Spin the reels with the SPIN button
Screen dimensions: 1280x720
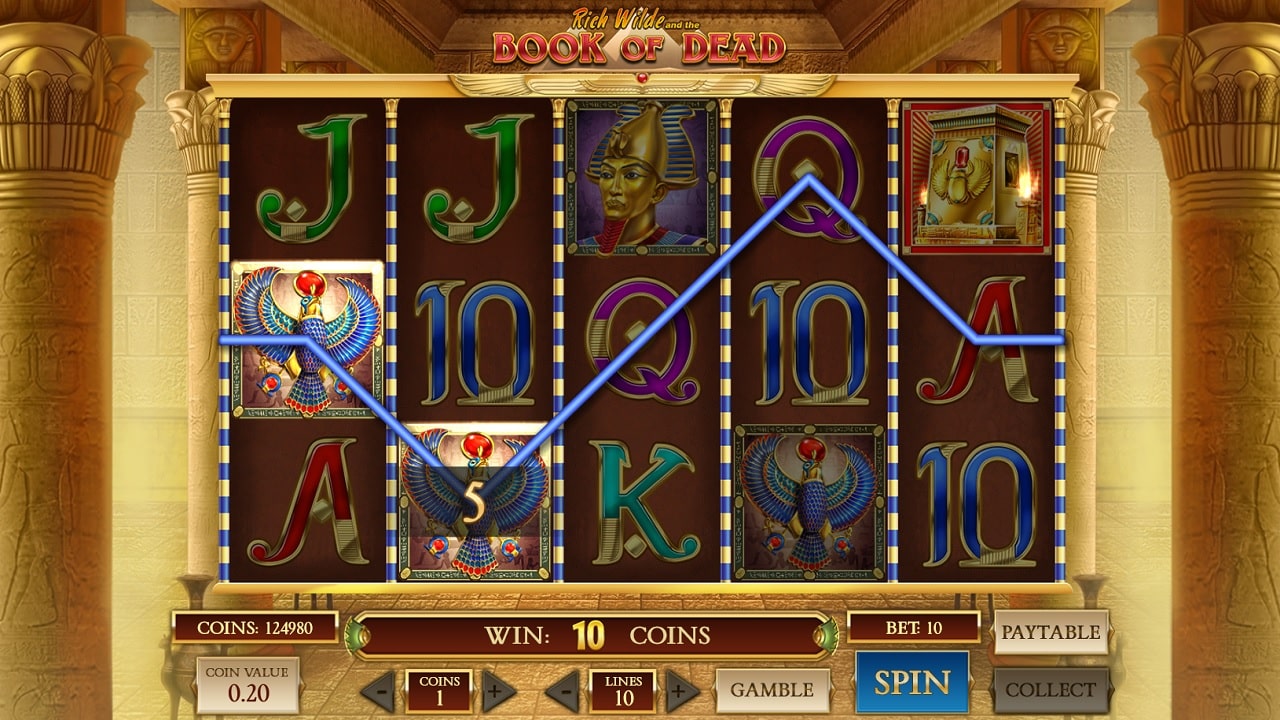(x=911, y=682)
